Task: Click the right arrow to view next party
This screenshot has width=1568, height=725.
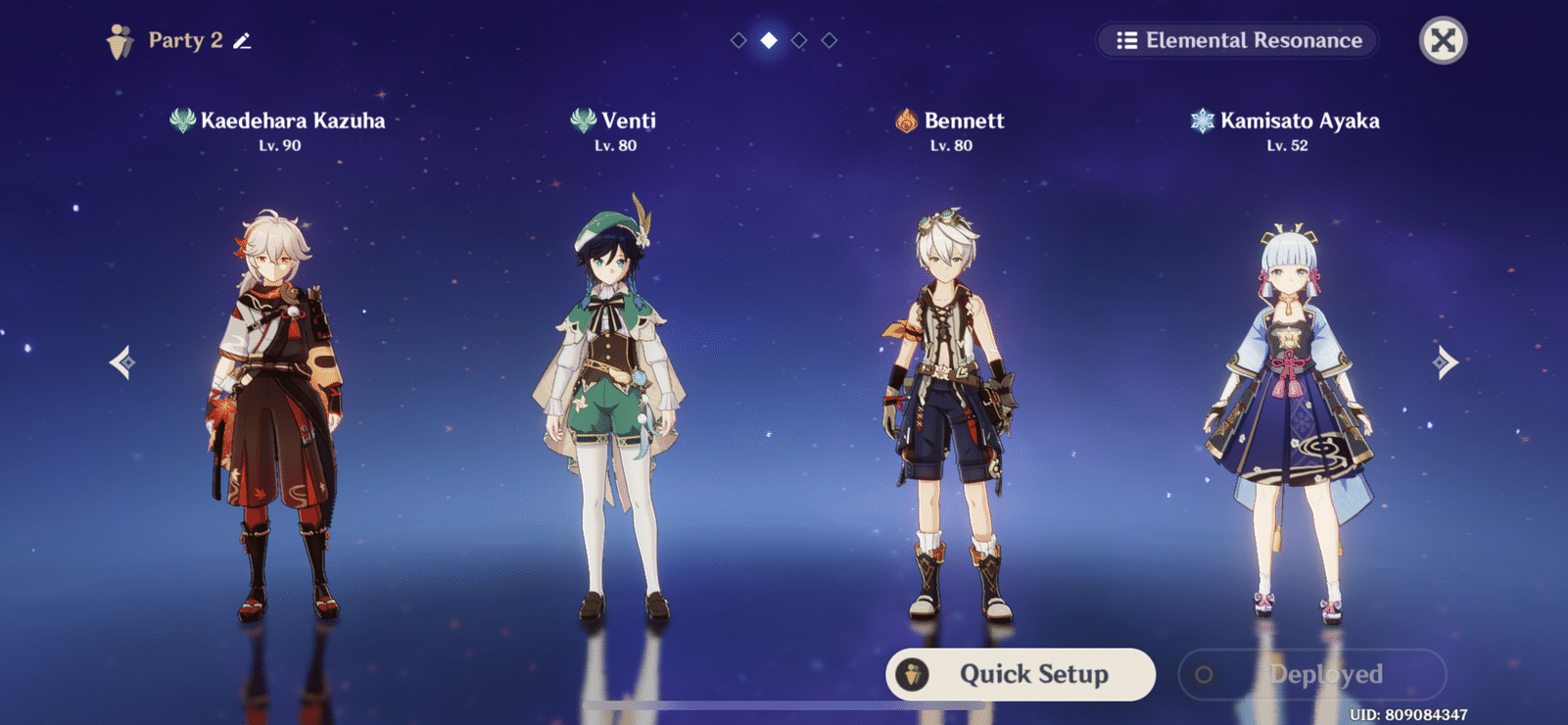Action: pyautogui.click(x=1447, y=363)
